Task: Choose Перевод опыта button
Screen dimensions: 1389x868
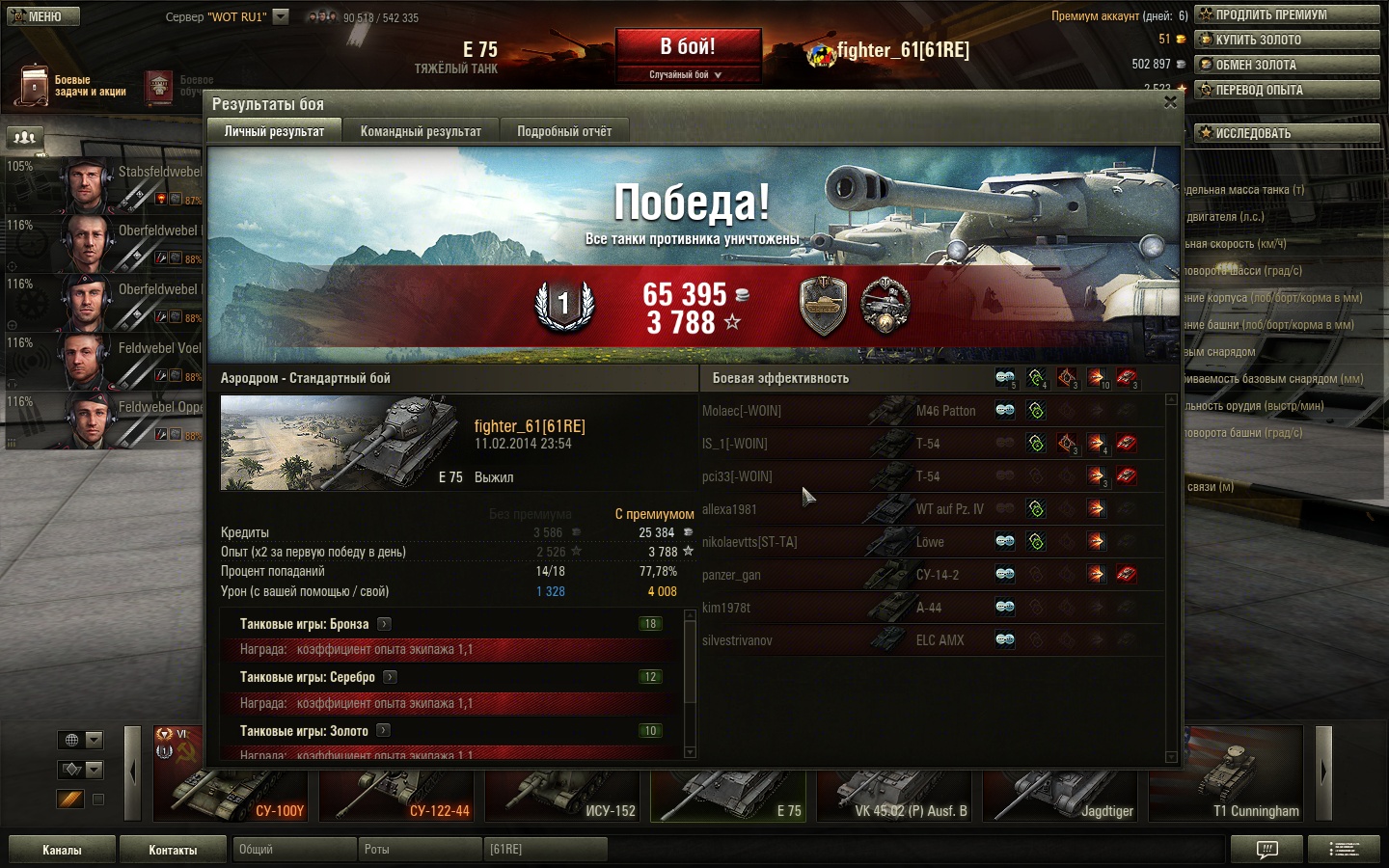Action: pyautogui.click(x=1287, y=90)
